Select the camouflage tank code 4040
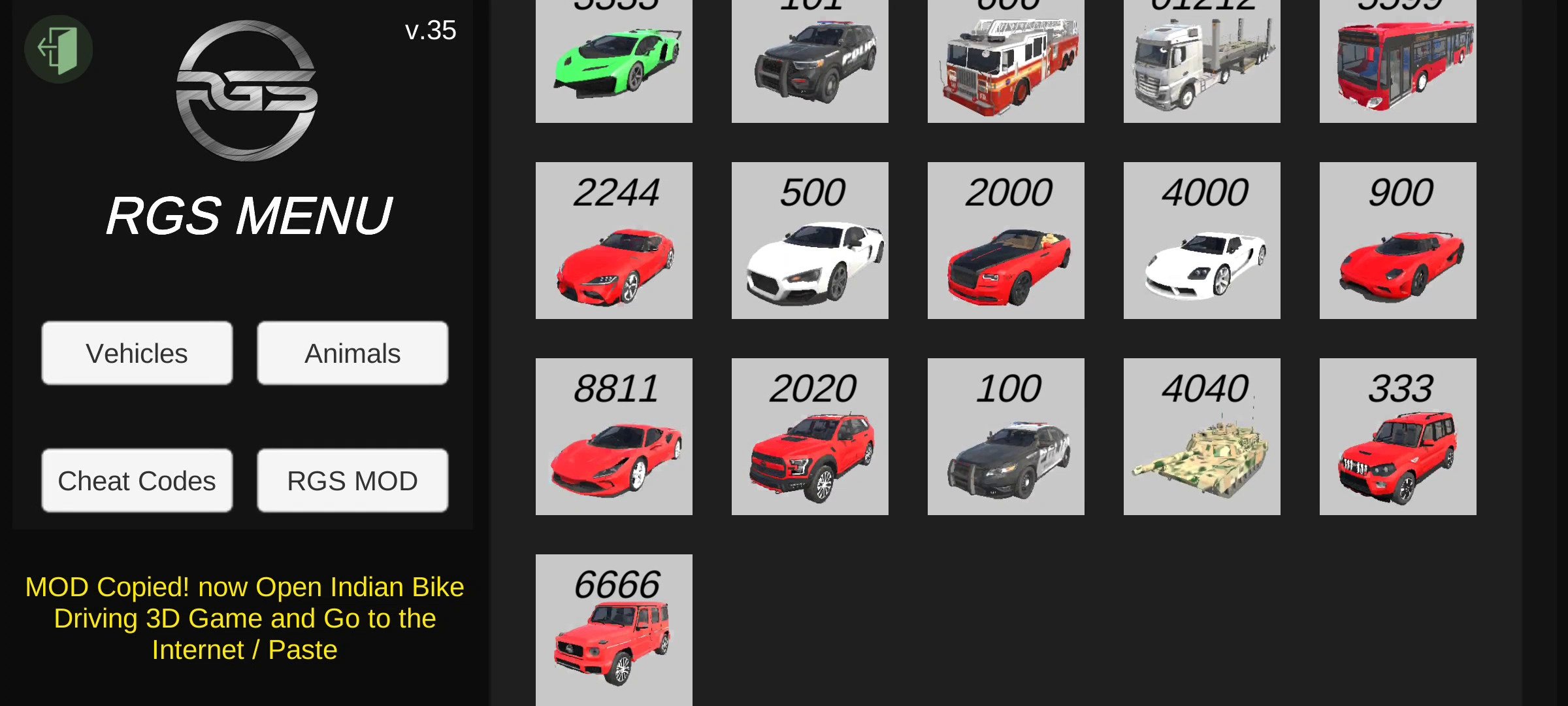This screenshot has width=1568, height=706. click(x=1202, y=437)
